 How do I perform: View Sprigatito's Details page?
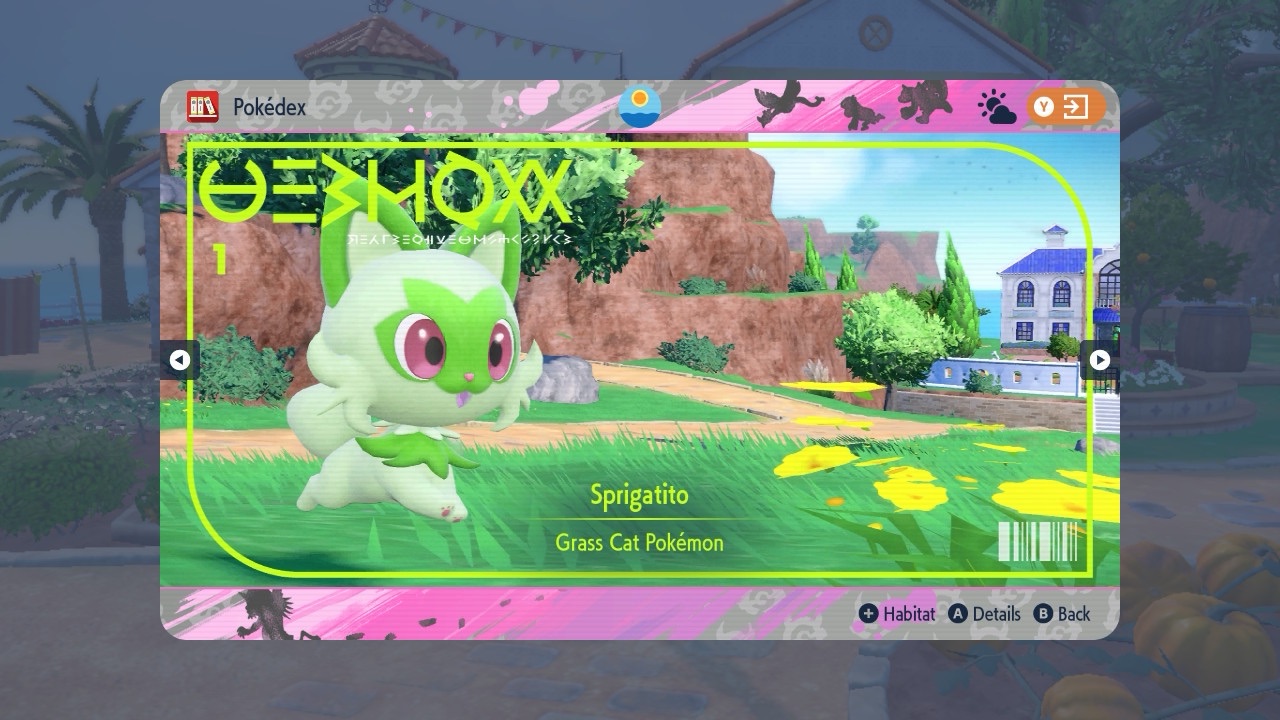(985, 614)
